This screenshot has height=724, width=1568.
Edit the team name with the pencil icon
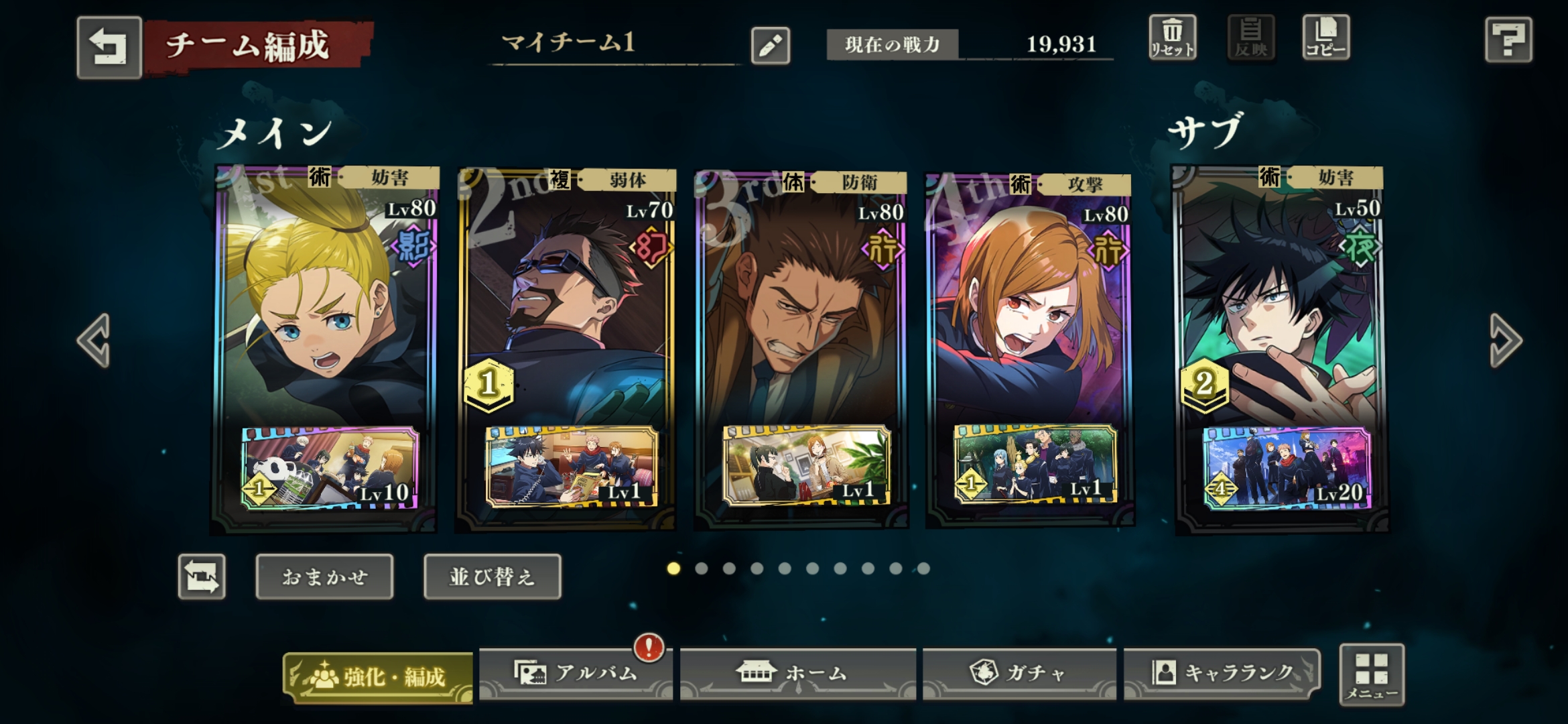coord(770,46)
